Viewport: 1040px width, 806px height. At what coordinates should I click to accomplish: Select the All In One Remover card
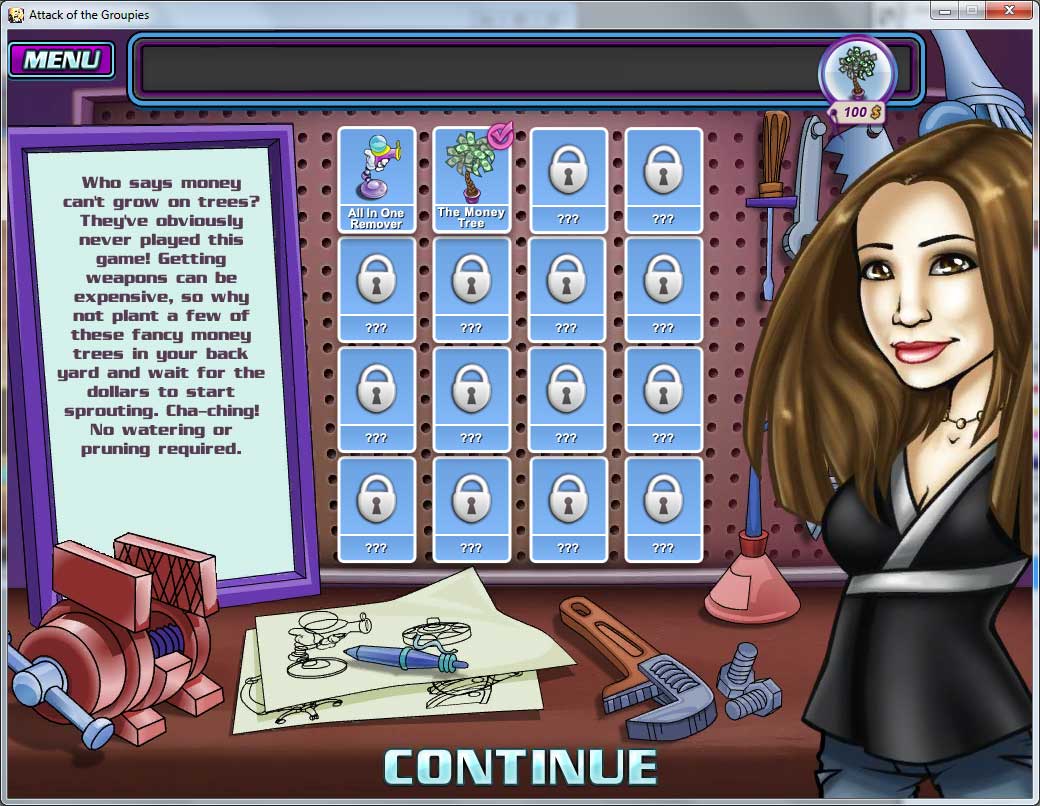coord(376,180)
